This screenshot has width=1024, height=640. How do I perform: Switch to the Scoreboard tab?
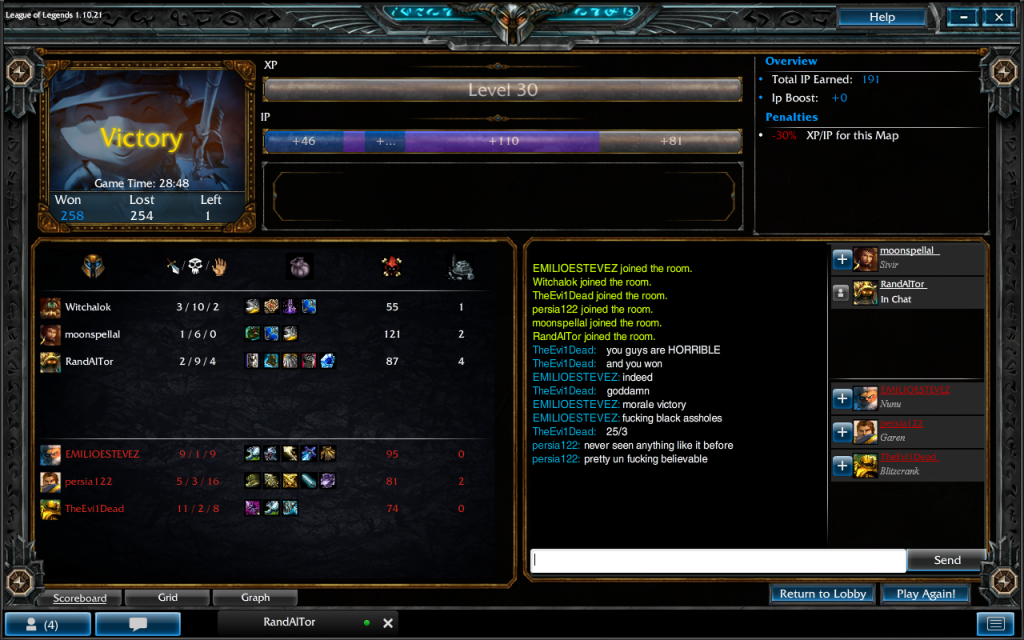(79, 598)
